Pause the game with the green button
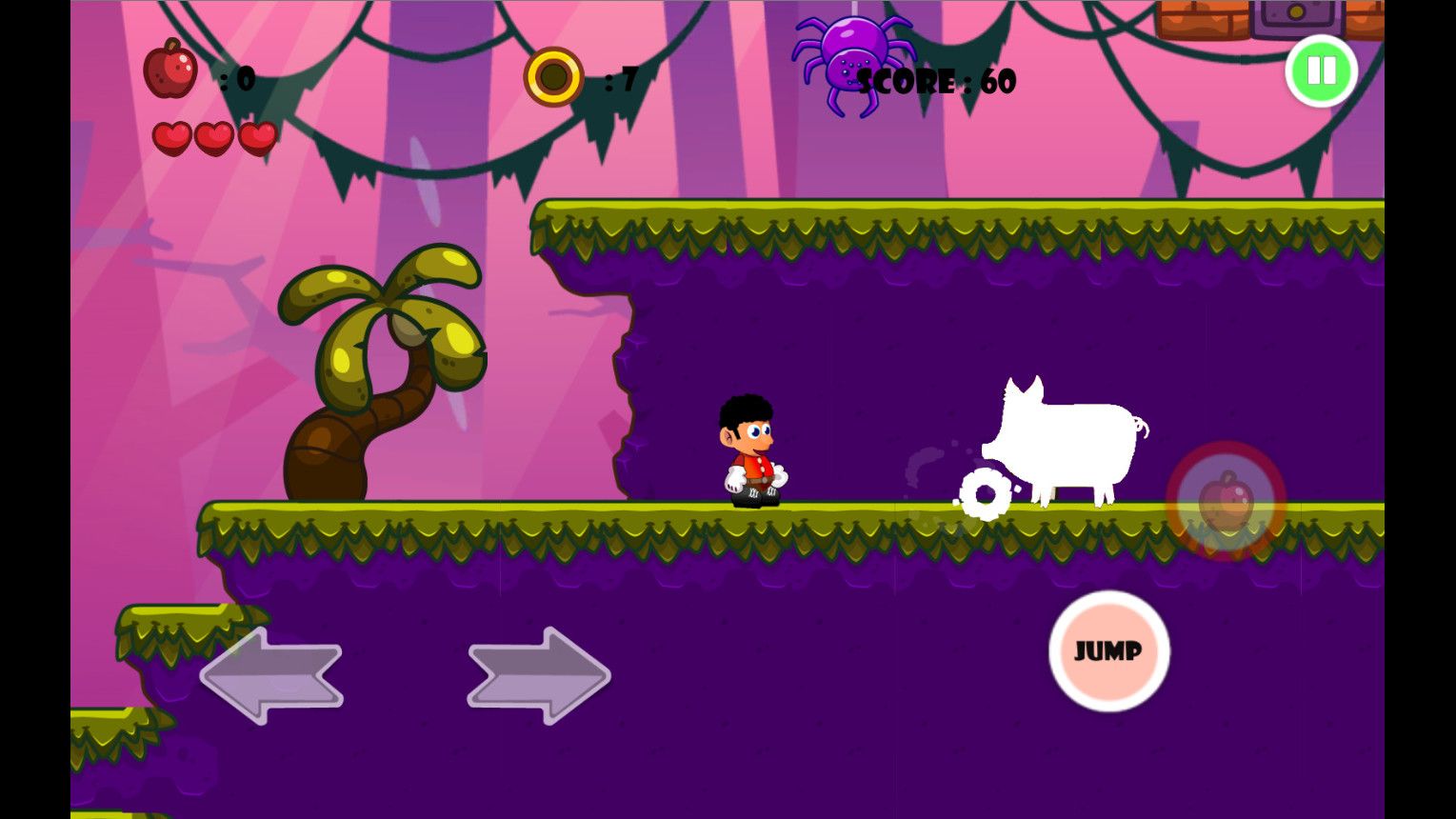The image size is (1456, 819). (1321, 70)
